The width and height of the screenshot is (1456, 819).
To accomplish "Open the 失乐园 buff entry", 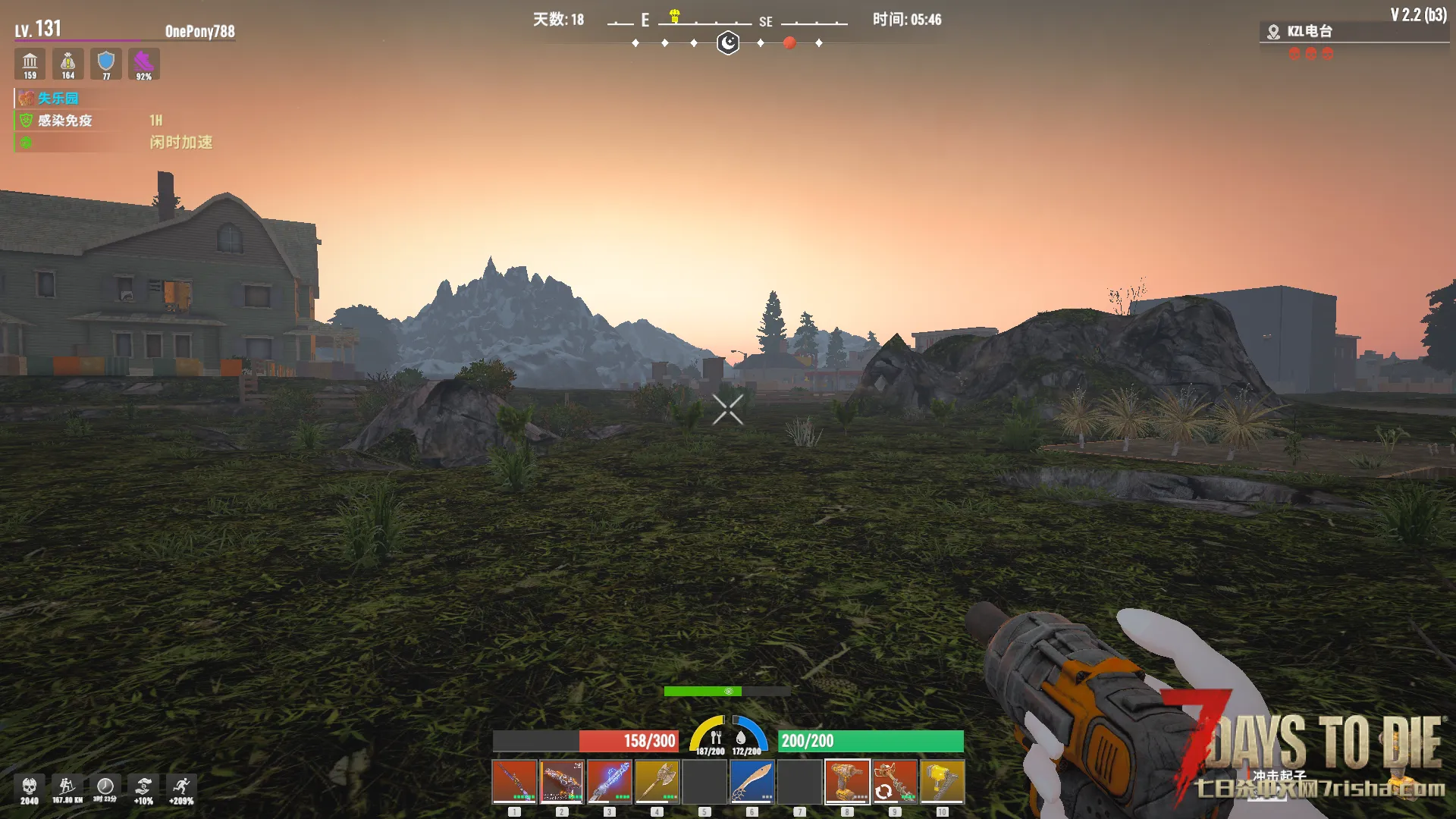I will 58,99.
